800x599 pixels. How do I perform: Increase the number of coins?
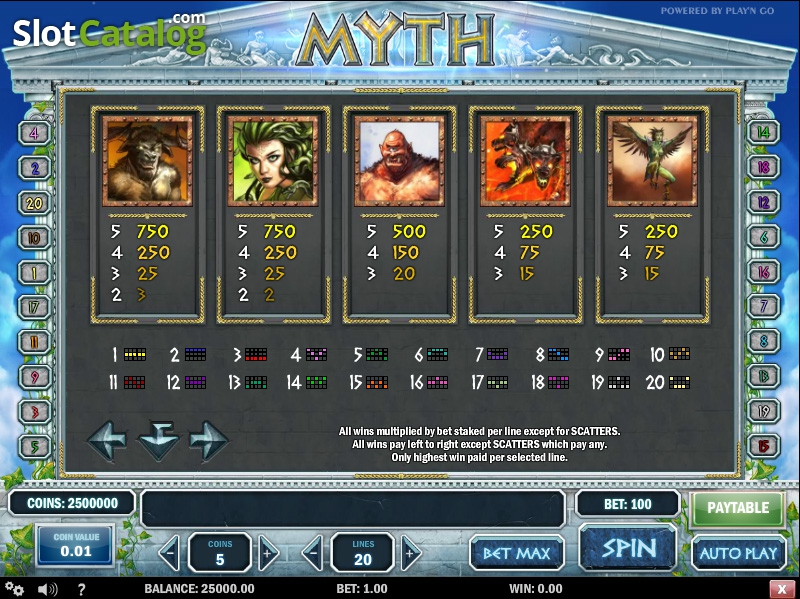pyautogui.click(x=267, y=551)
